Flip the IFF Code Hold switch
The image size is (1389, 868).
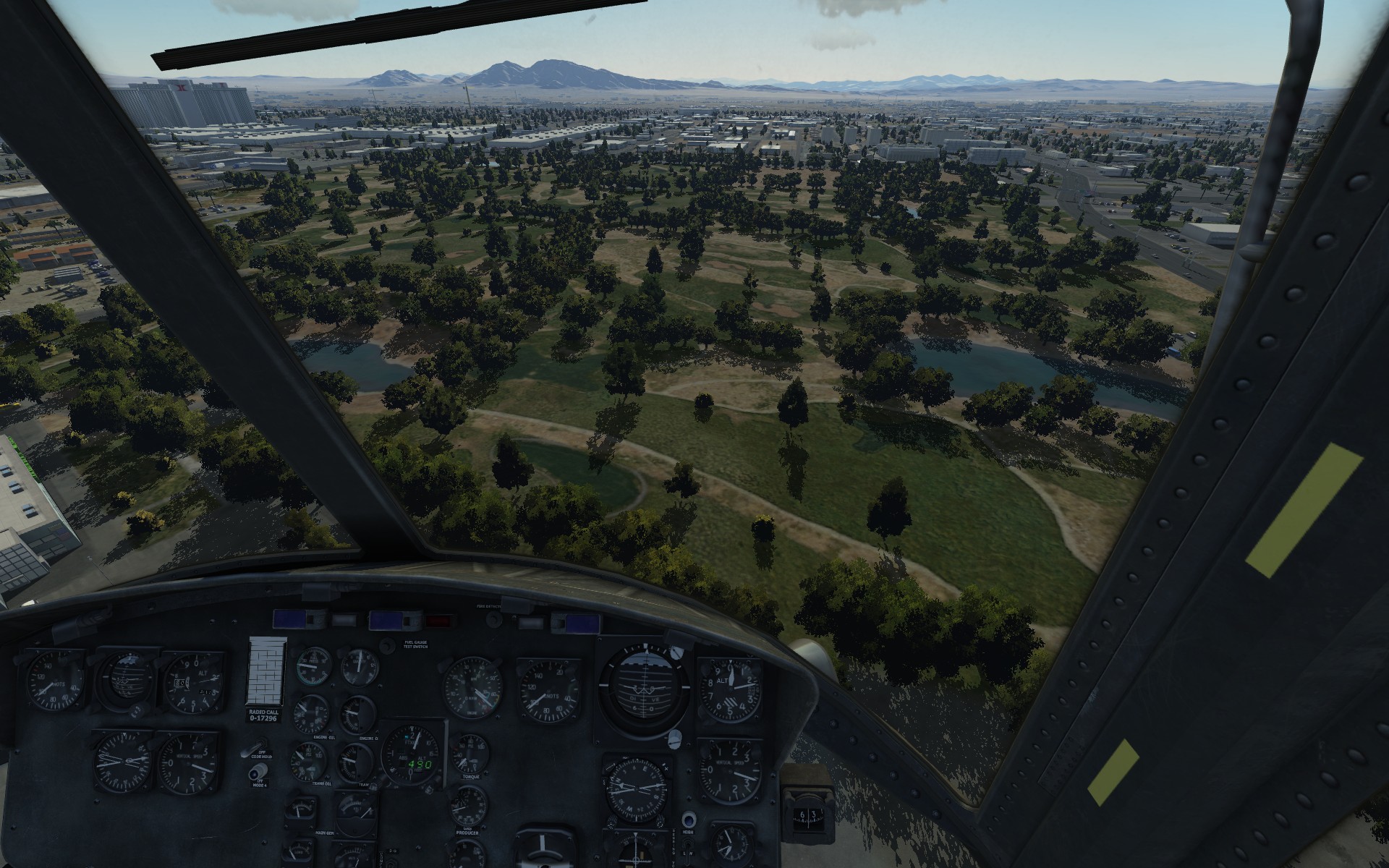pyautogui.click(x=255, y=749)
